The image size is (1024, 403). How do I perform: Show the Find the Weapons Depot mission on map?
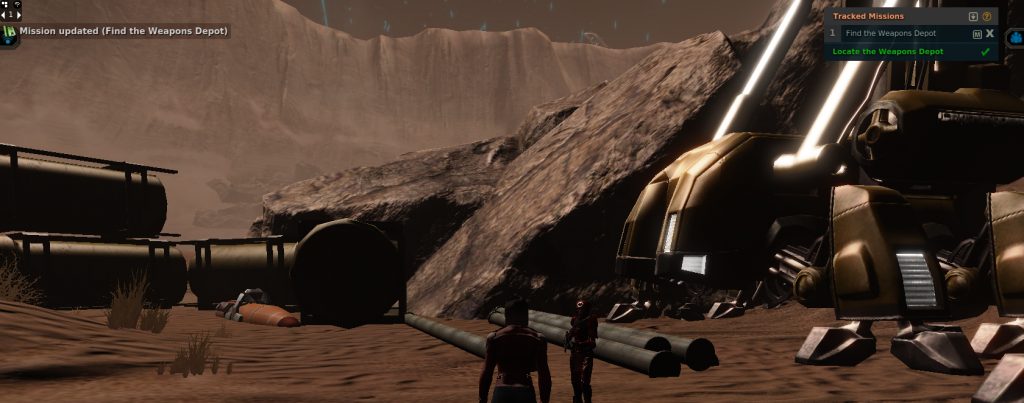[x=976, y=33]
